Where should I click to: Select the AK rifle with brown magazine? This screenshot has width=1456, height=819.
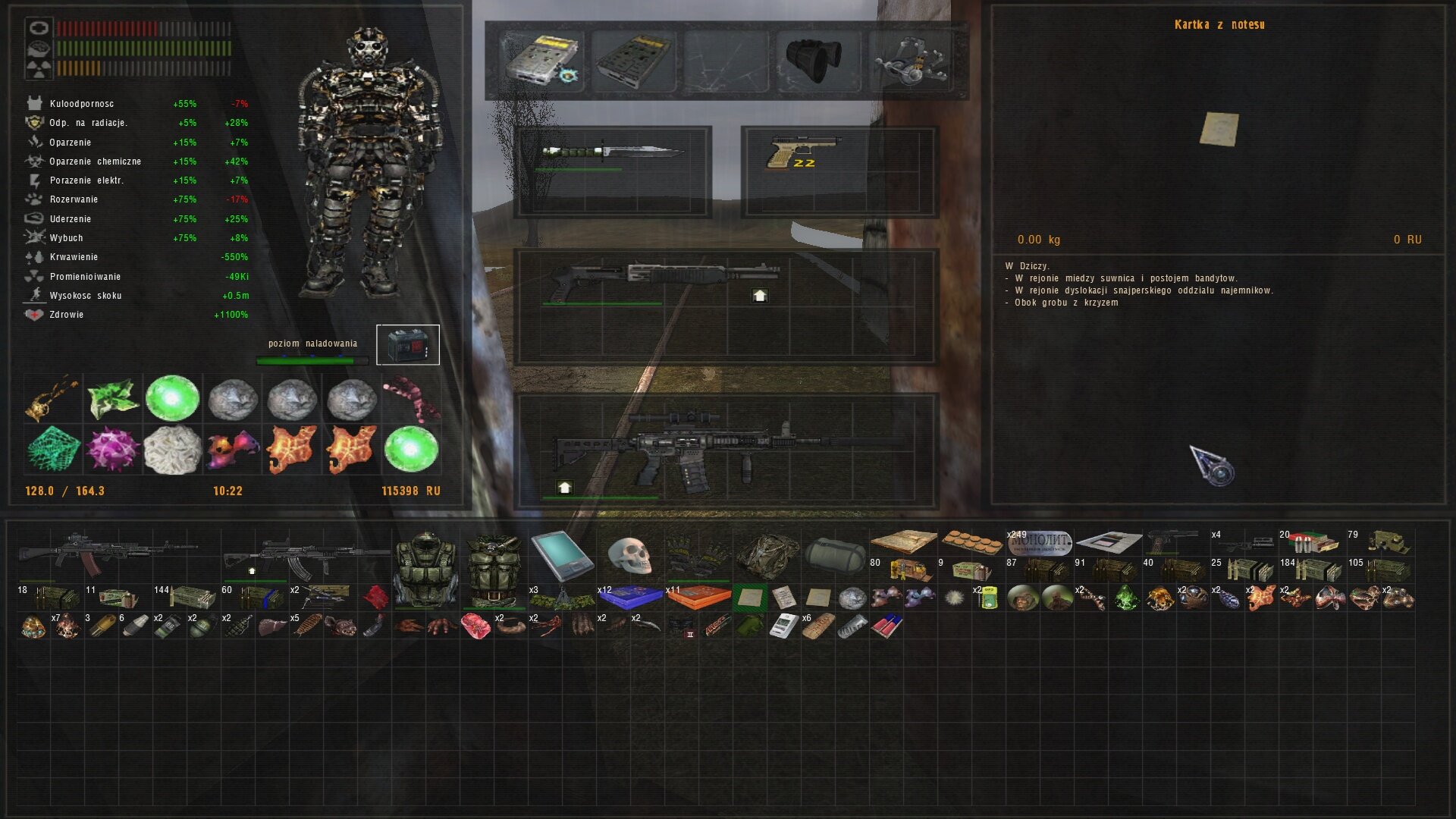(x=106, y=554)
